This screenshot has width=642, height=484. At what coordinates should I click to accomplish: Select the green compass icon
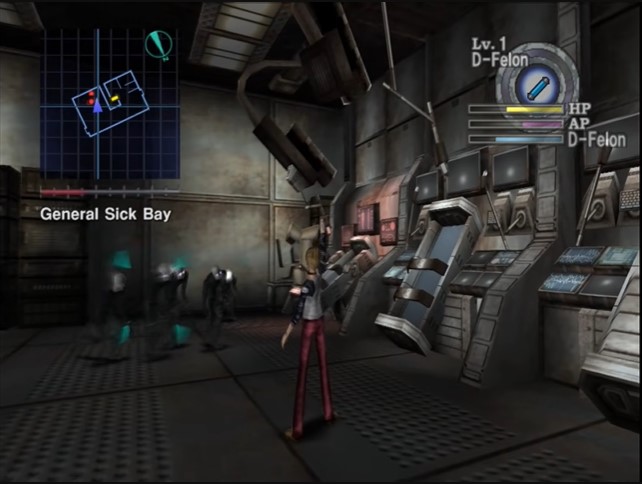click(x=158, y=44)
